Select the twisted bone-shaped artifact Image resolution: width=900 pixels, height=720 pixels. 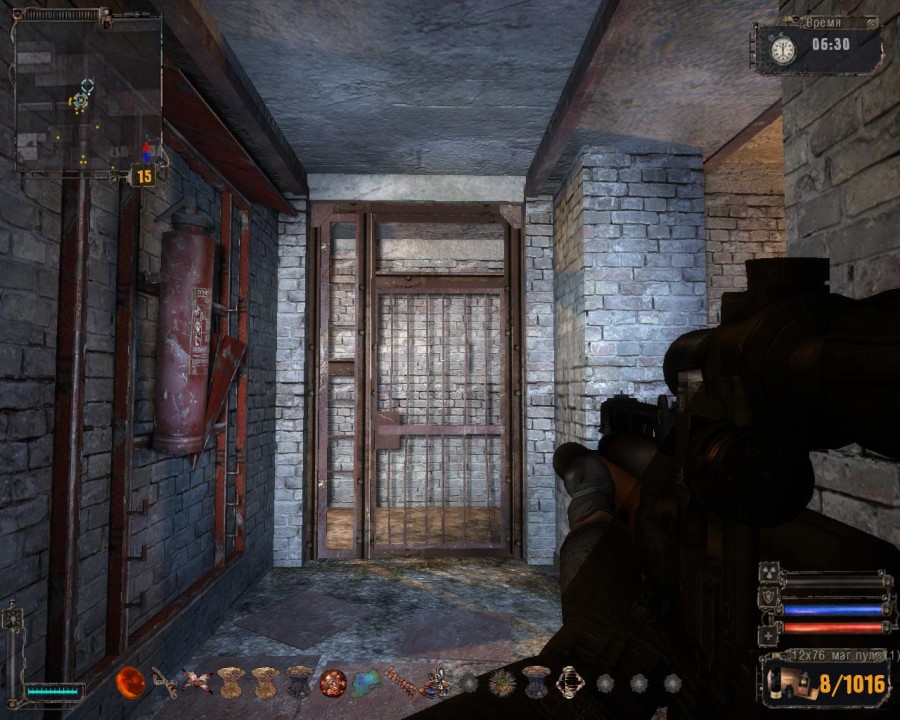tap(165, 683)
